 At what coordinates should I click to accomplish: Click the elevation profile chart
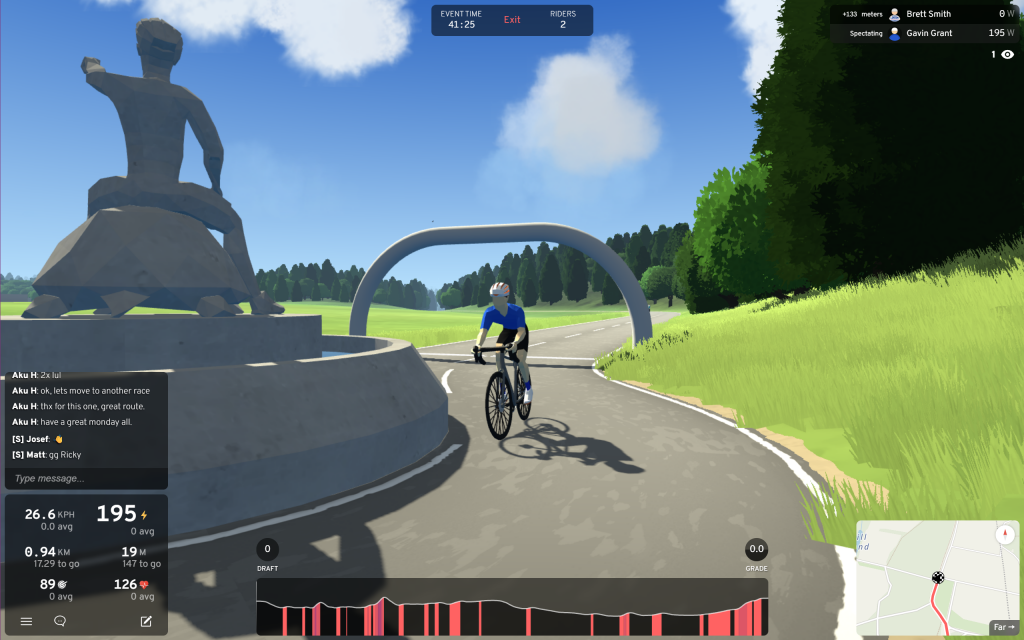click(x=512, y=607)
